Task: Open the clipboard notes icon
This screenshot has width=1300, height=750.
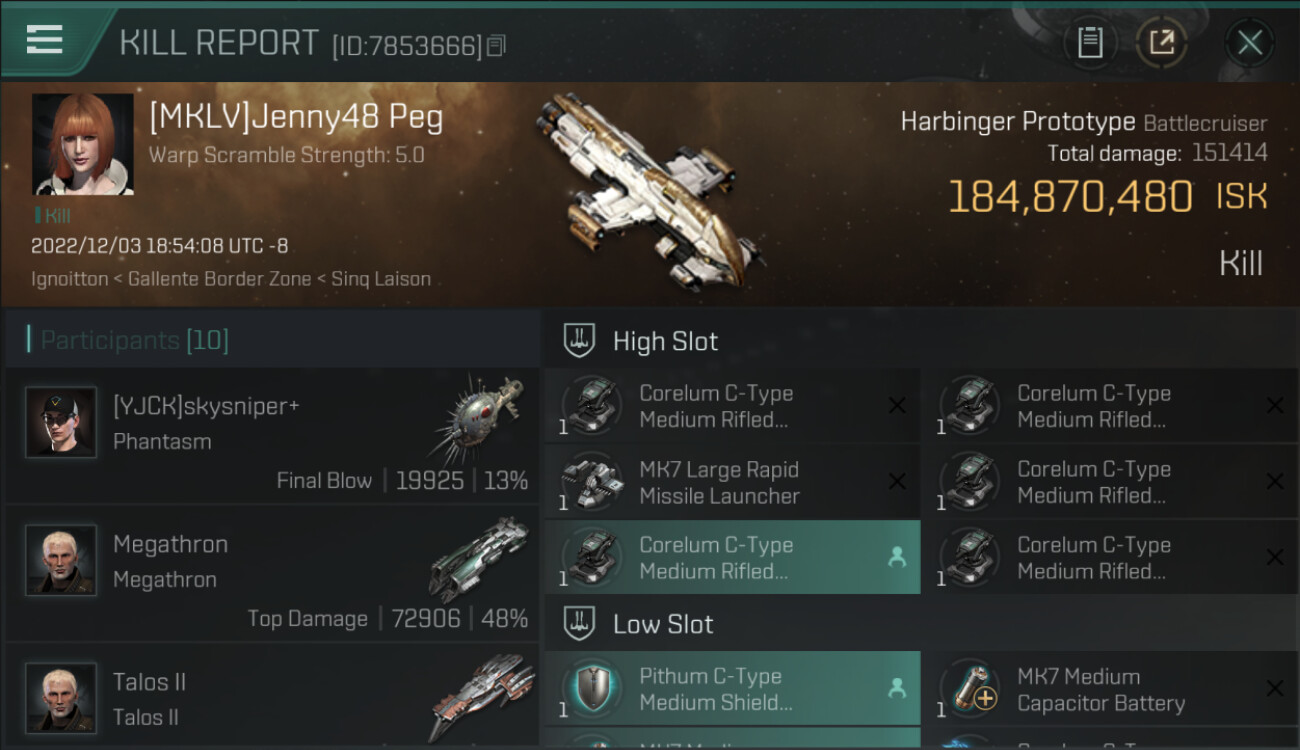Action: point(1090,43)
